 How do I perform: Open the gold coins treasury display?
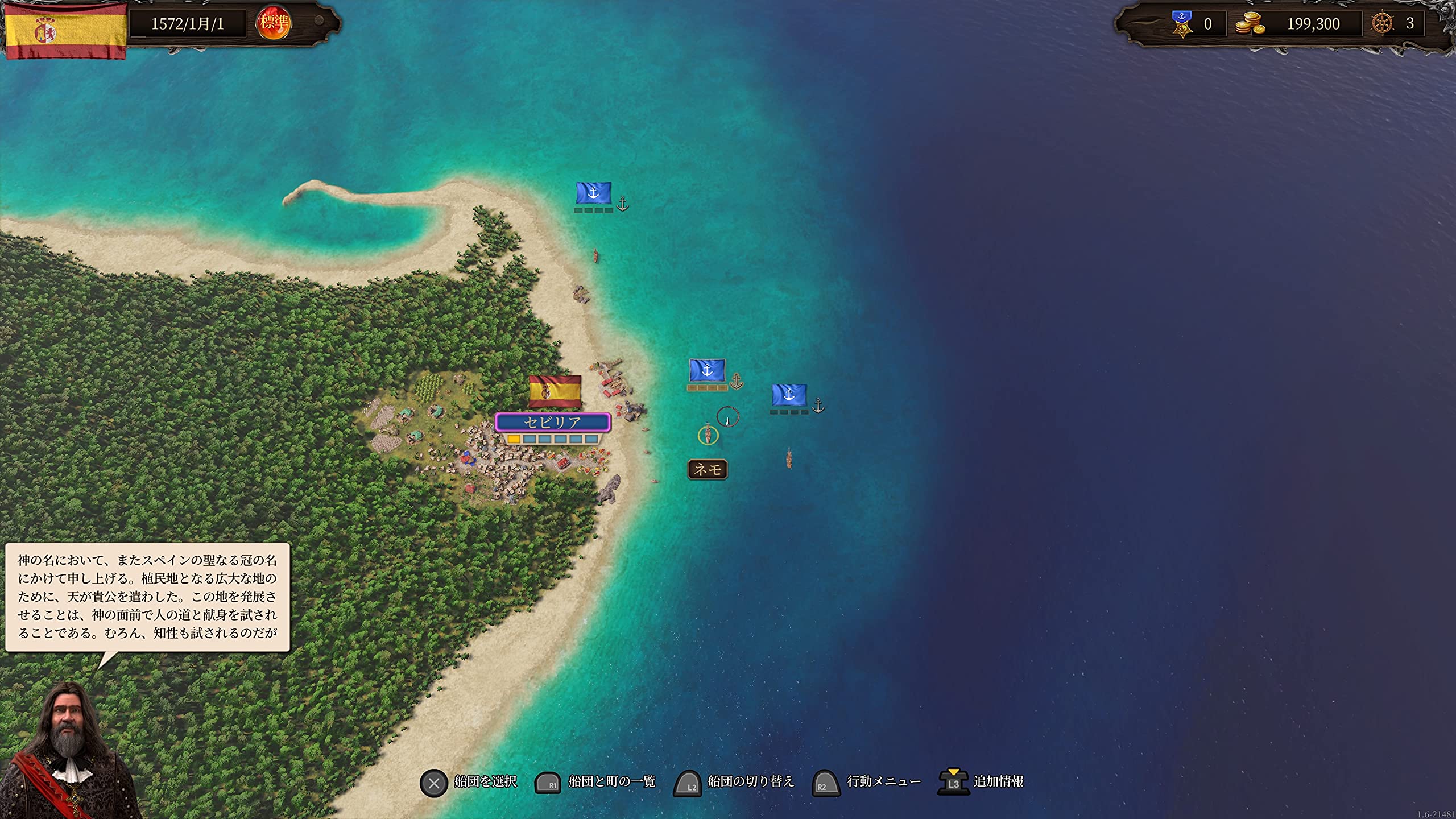tap(1250, 24)
